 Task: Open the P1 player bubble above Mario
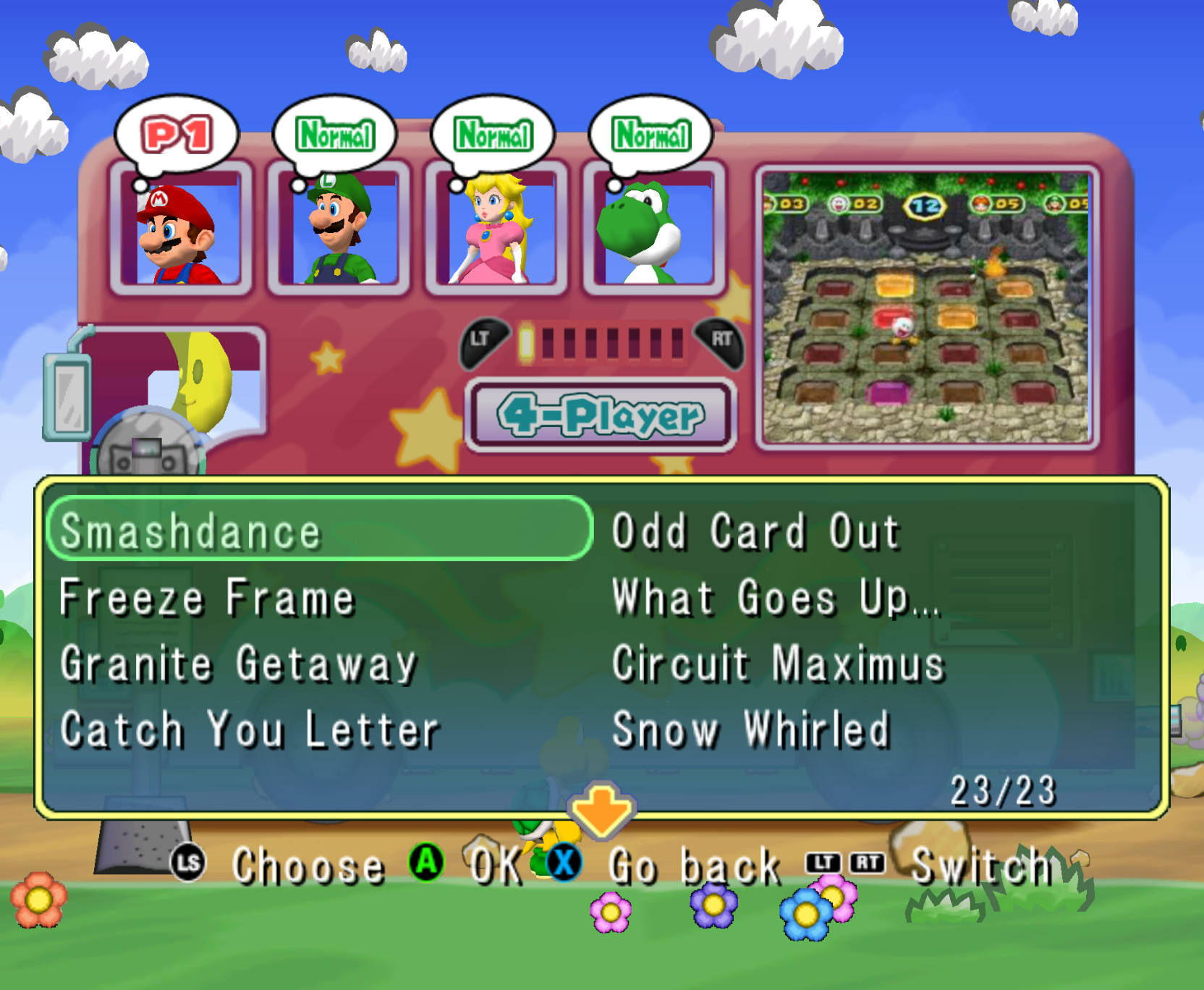click(179, 132)
